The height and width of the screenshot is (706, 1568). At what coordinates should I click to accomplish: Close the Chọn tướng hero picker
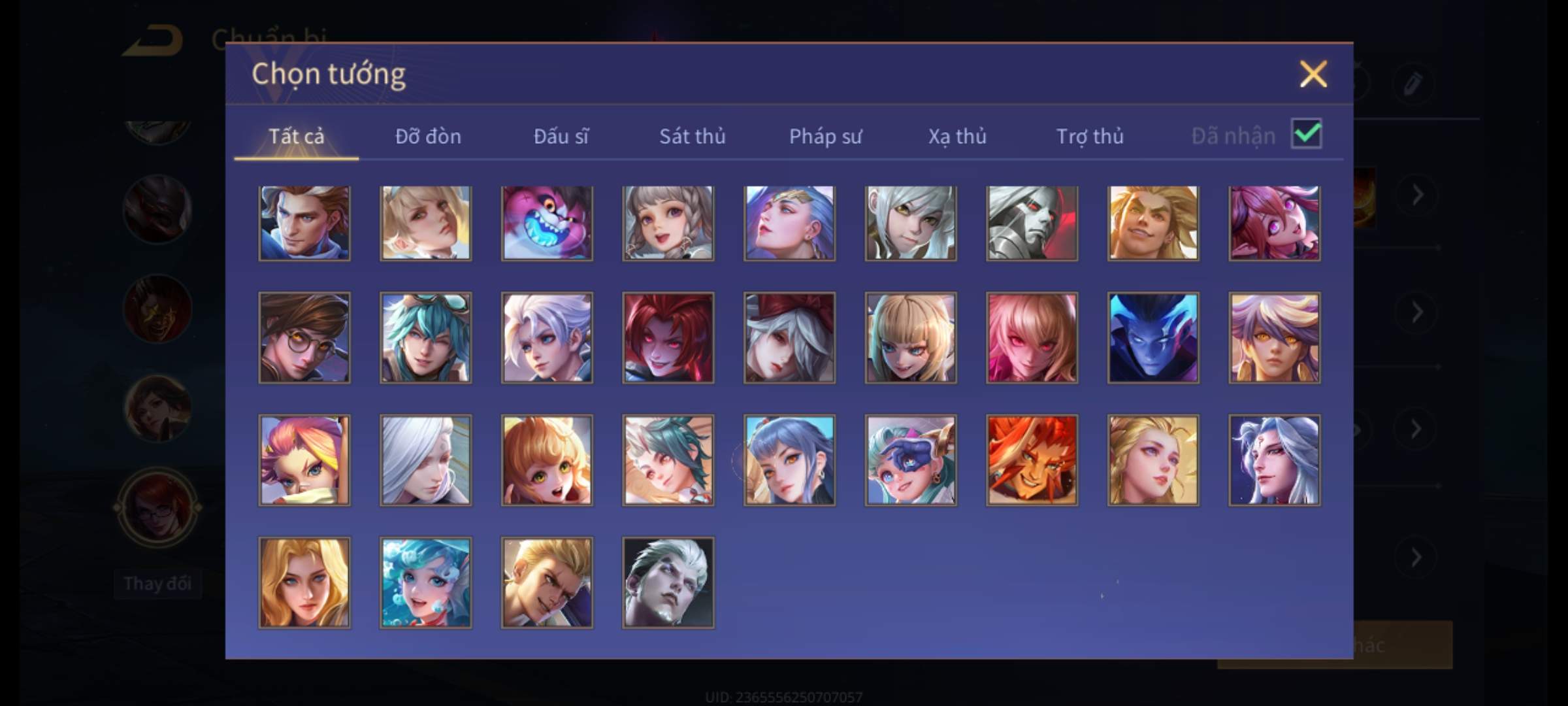(x=1313, y=74)
